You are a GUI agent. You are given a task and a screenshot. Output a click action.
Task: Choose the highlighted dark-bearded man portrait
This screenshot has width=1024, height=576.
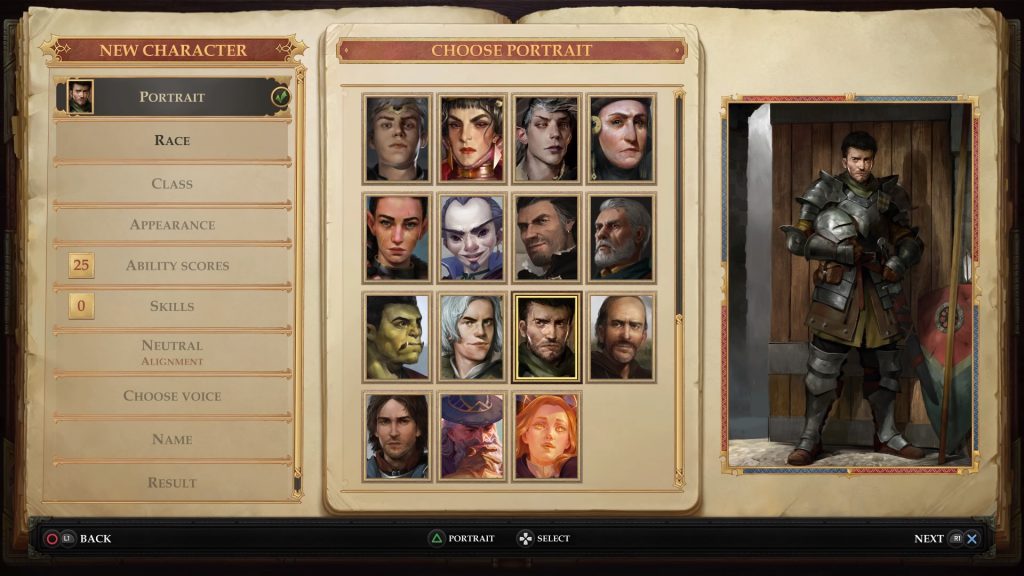tap(546, 337)
